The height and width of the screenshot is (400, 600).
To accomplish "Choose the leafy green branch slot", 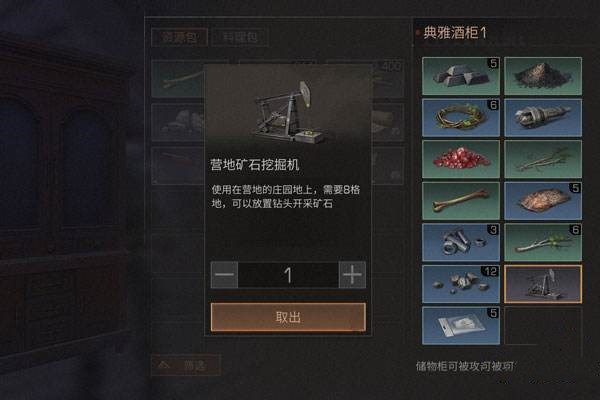I will [x=542, y=242].
